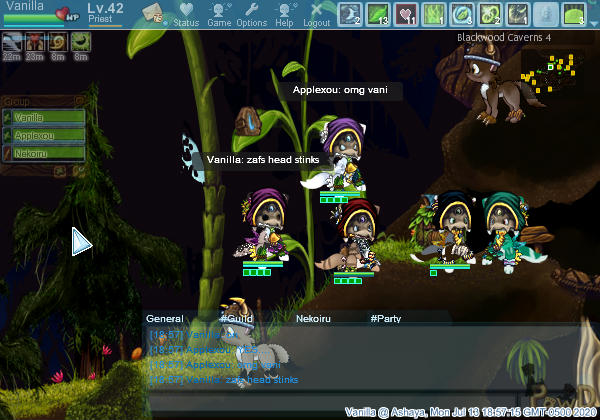The image size is (600, 420).
Task: Switch to the General chat tab
Action: pyautogui.click(x=165, y=318)
